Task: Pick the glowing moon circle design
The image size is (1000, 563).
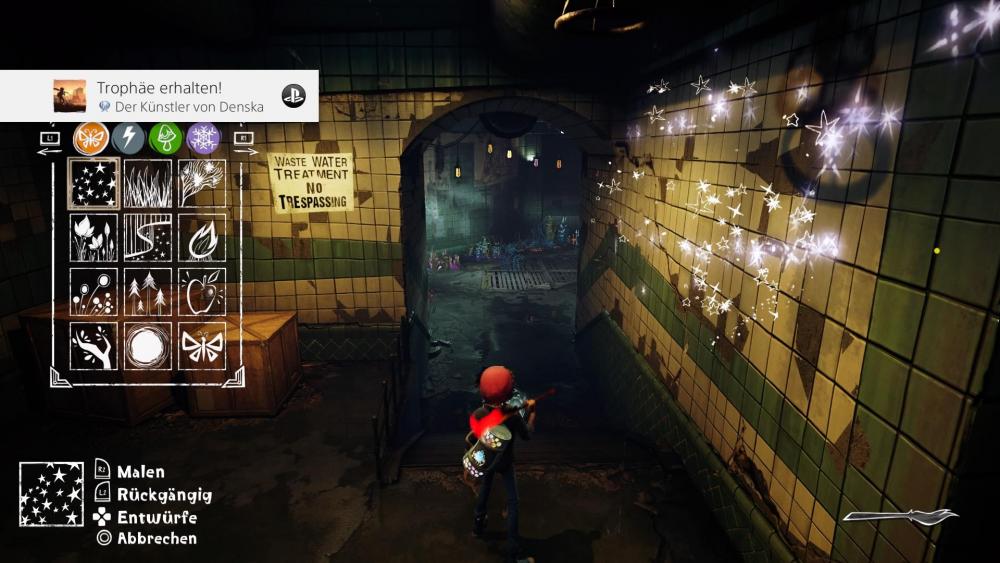Action: [x=148, y=346]
